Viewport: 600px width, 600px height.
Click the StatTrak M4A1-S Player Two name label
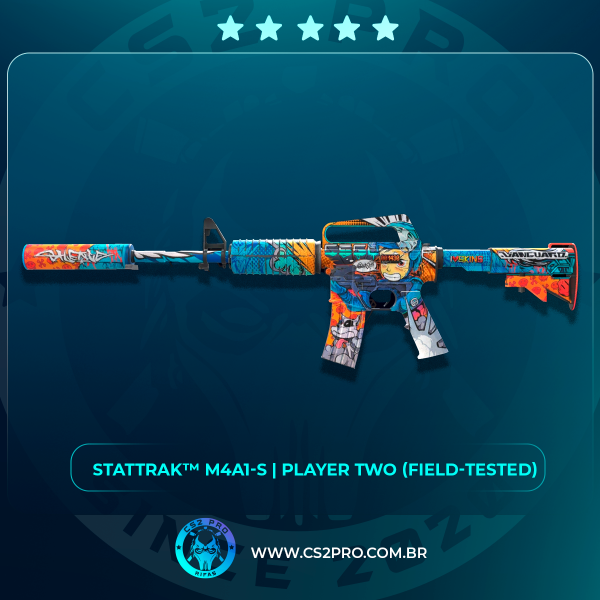(315, 469)
